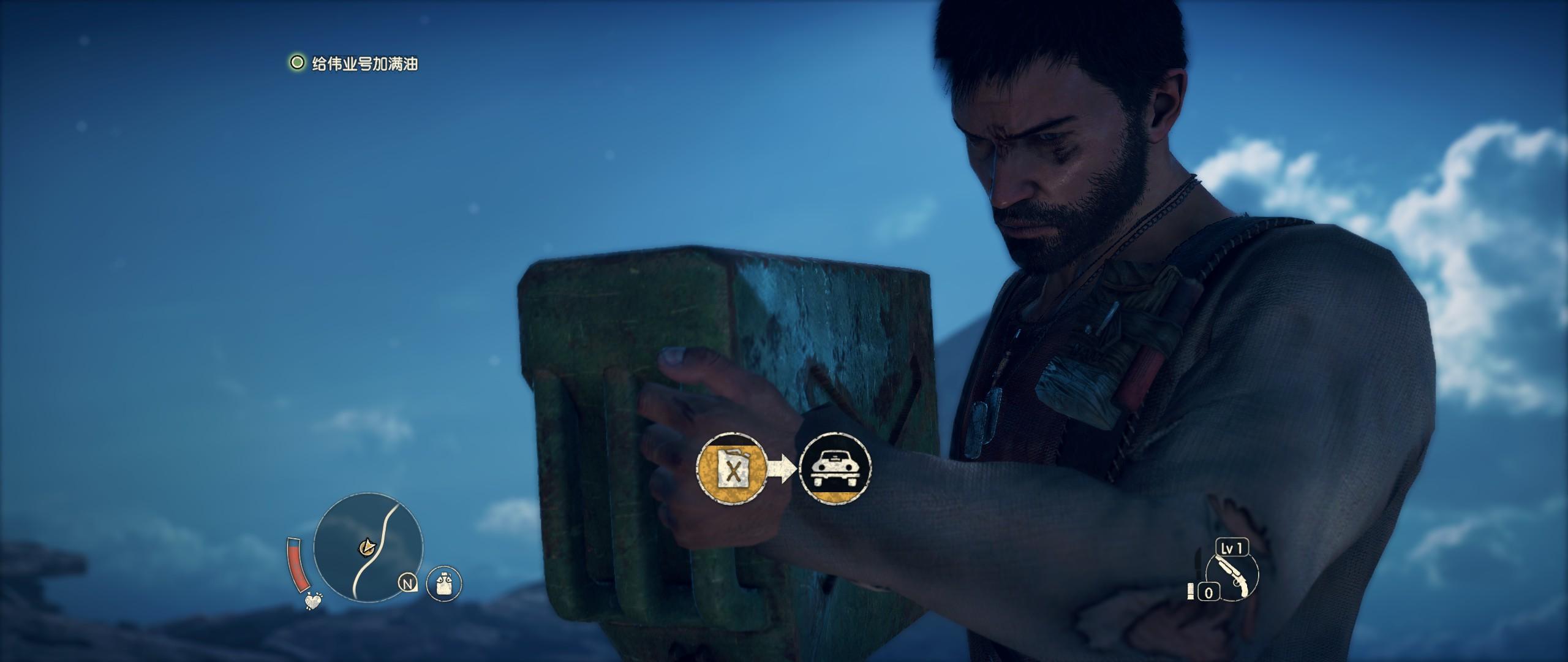Select the car refuel target icon
Viewport: 1568px width, 662px height.
click(835, 470)
